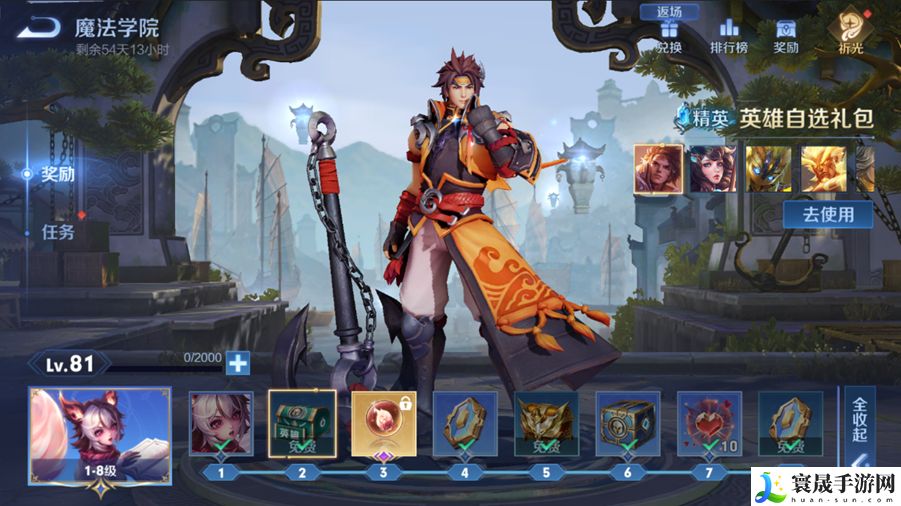Open the 兑换 exchange shop
901x506 pixels.
coord(669,36)
